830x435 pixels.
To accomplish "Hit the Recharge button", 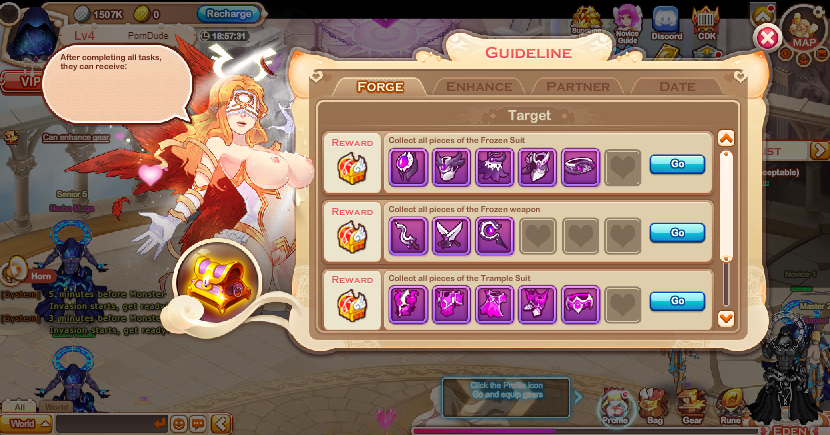I will 229,14.
